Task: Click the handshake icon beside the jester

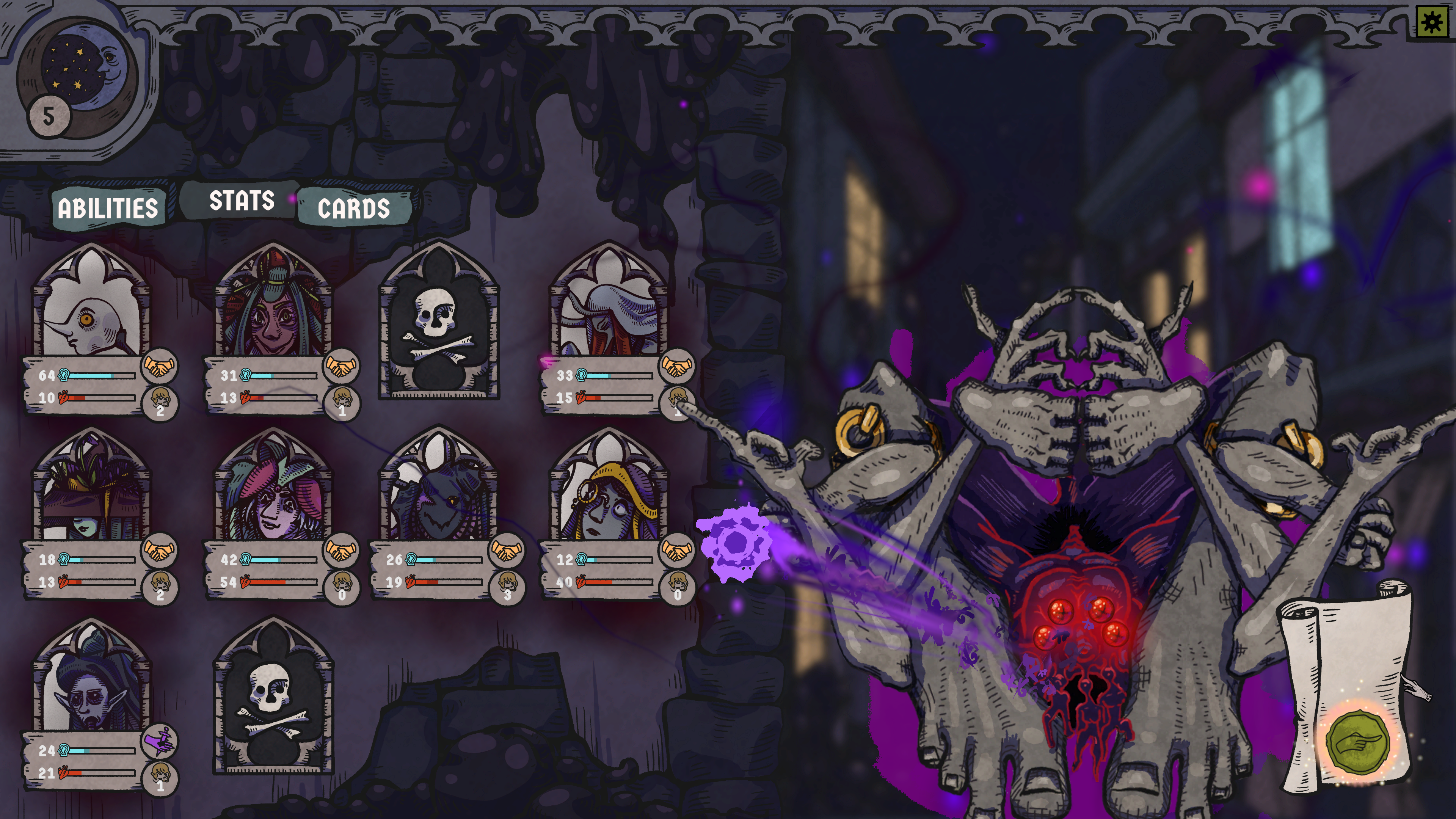Action: (x=341, y=550)
